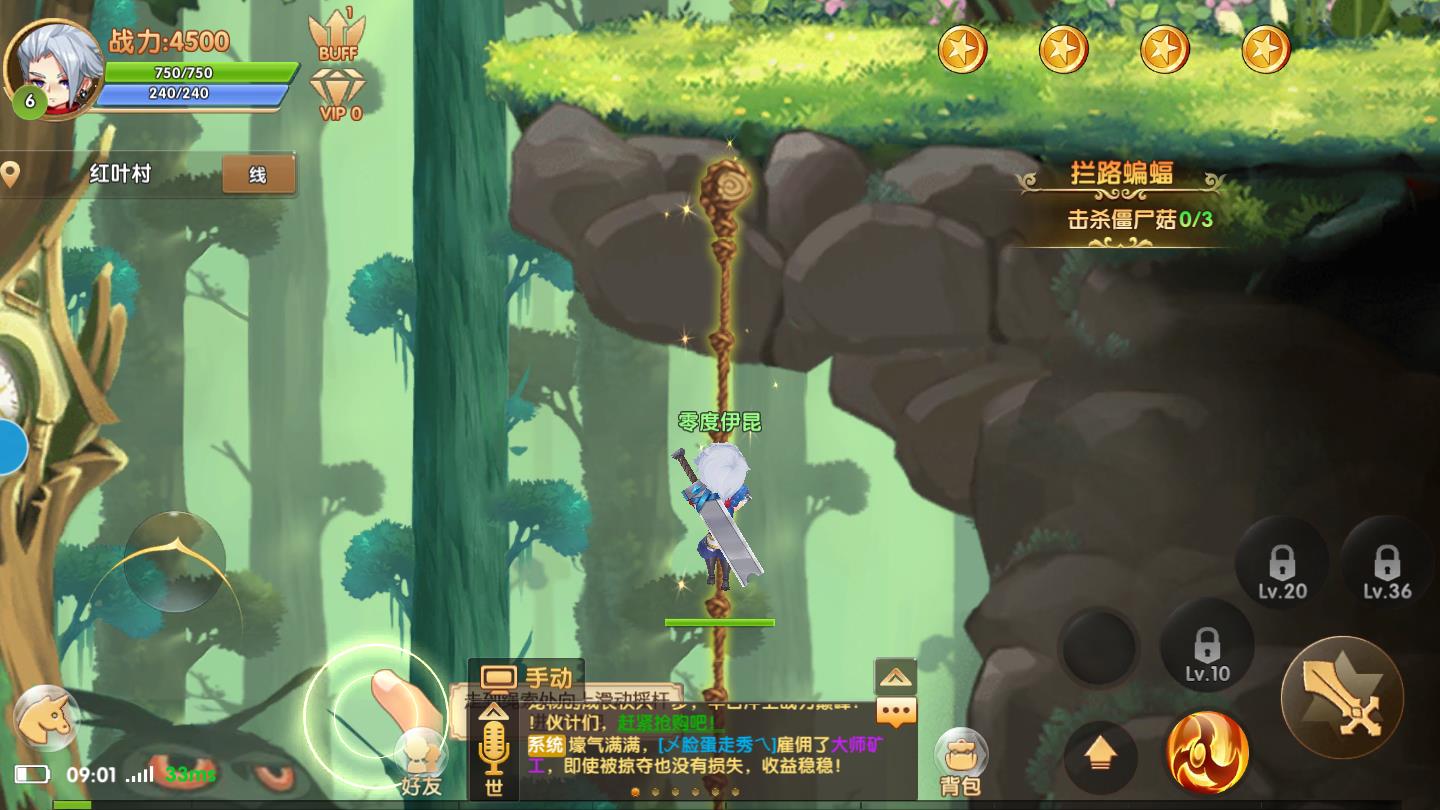The image size is (1440, 810).
Task: Attack with the sword button
Action: tap(1342, 697)
